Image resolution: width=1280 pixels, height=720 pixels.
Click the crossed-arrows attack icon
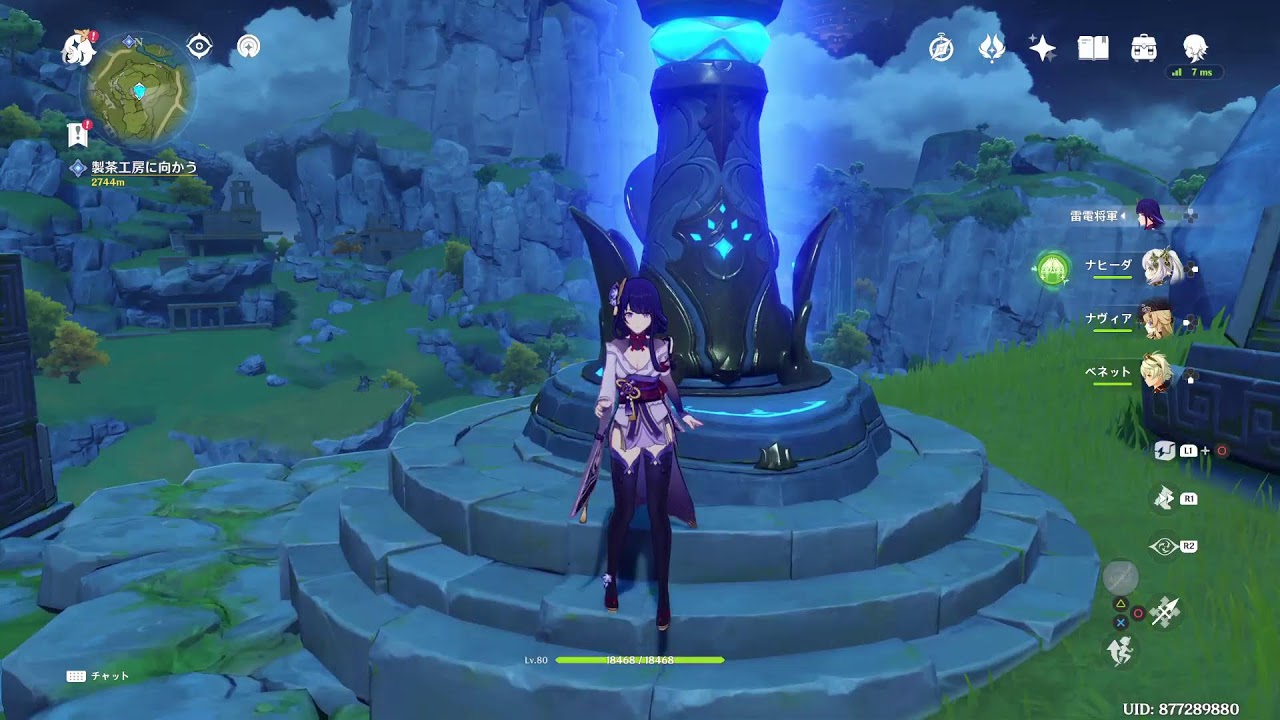[x=1165, y=611]
